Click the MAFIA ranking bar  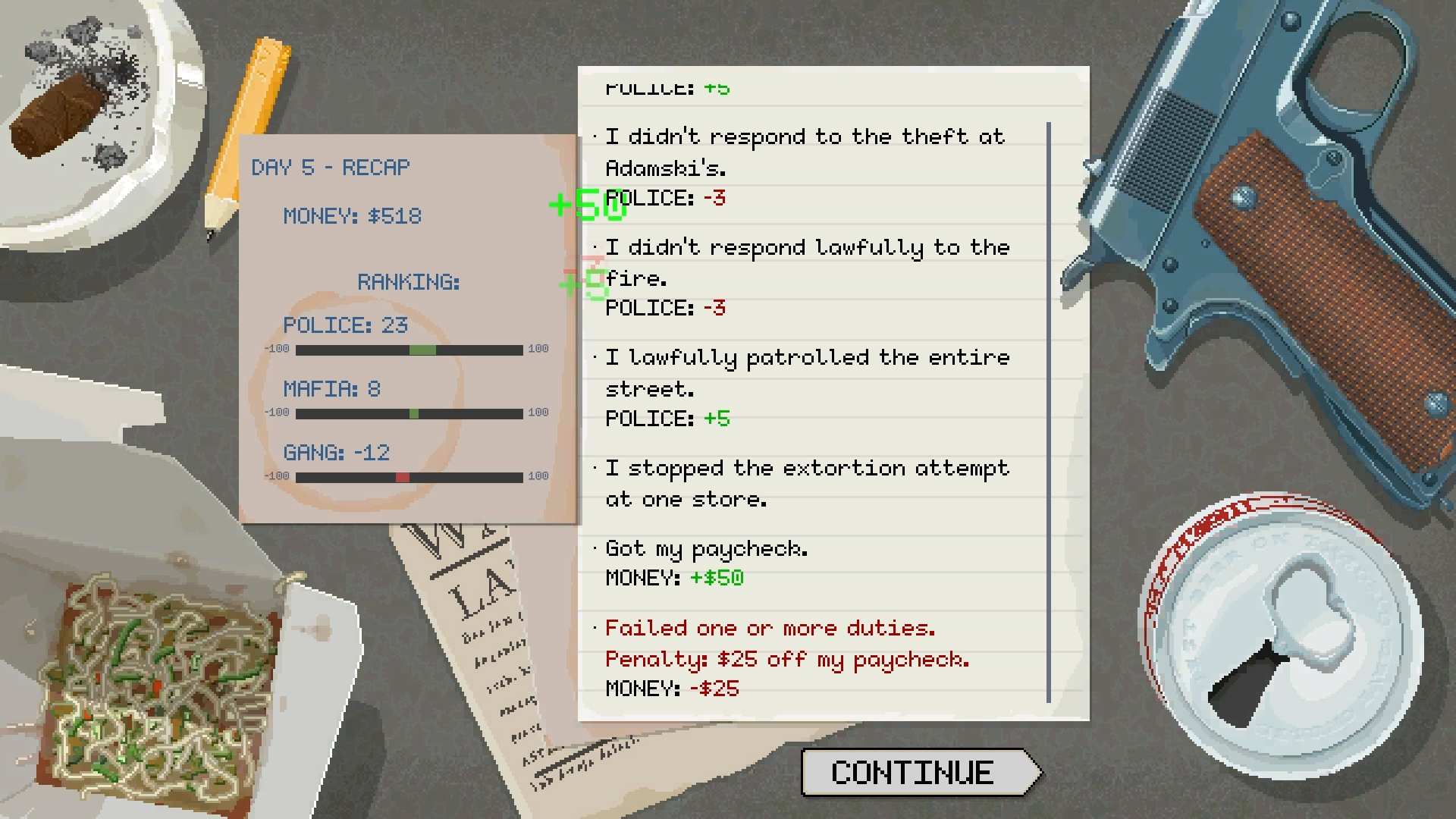[x=409, y=413]
